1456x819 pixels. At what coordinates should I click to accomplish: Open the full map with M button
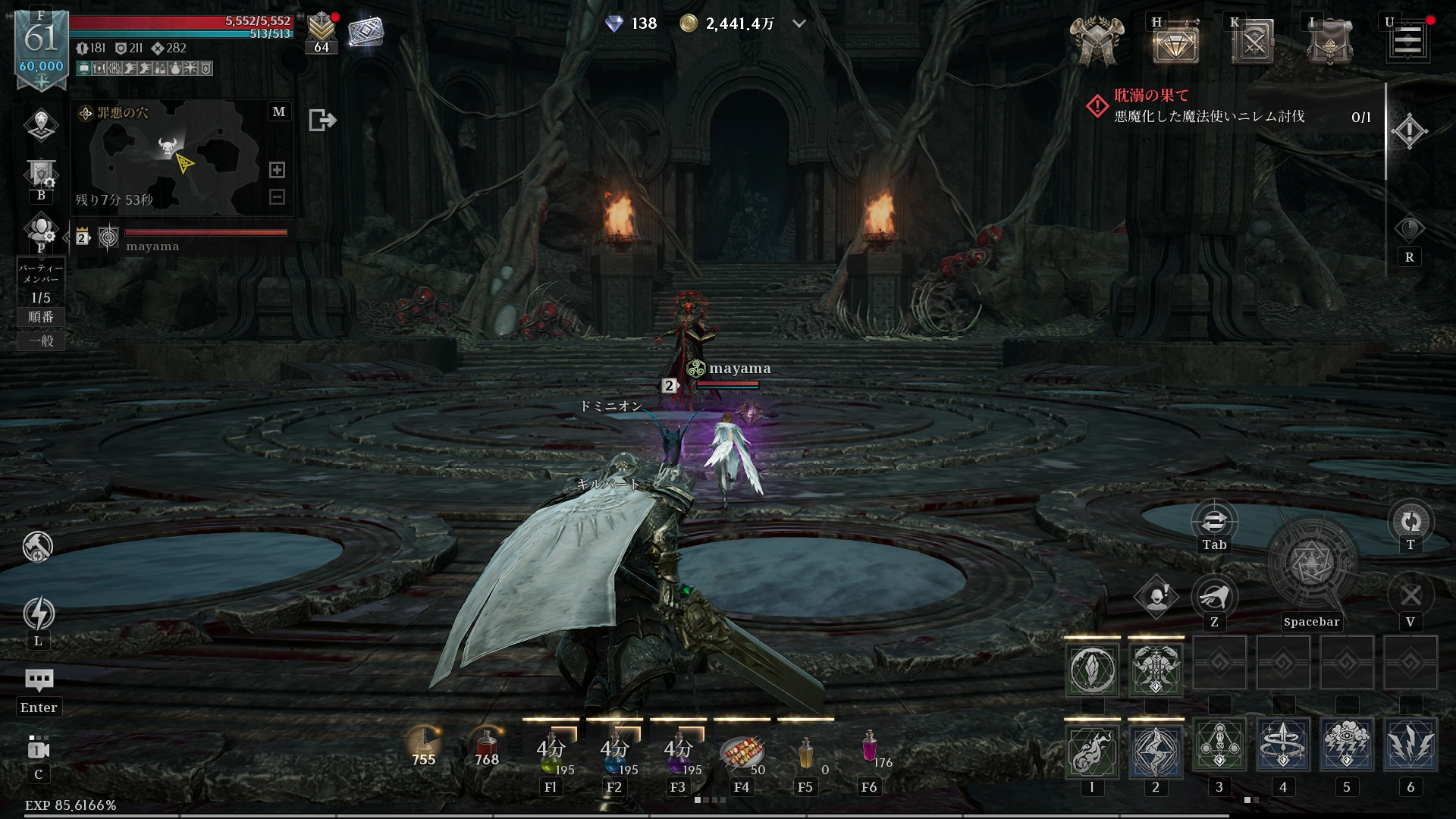coord(279,112)
